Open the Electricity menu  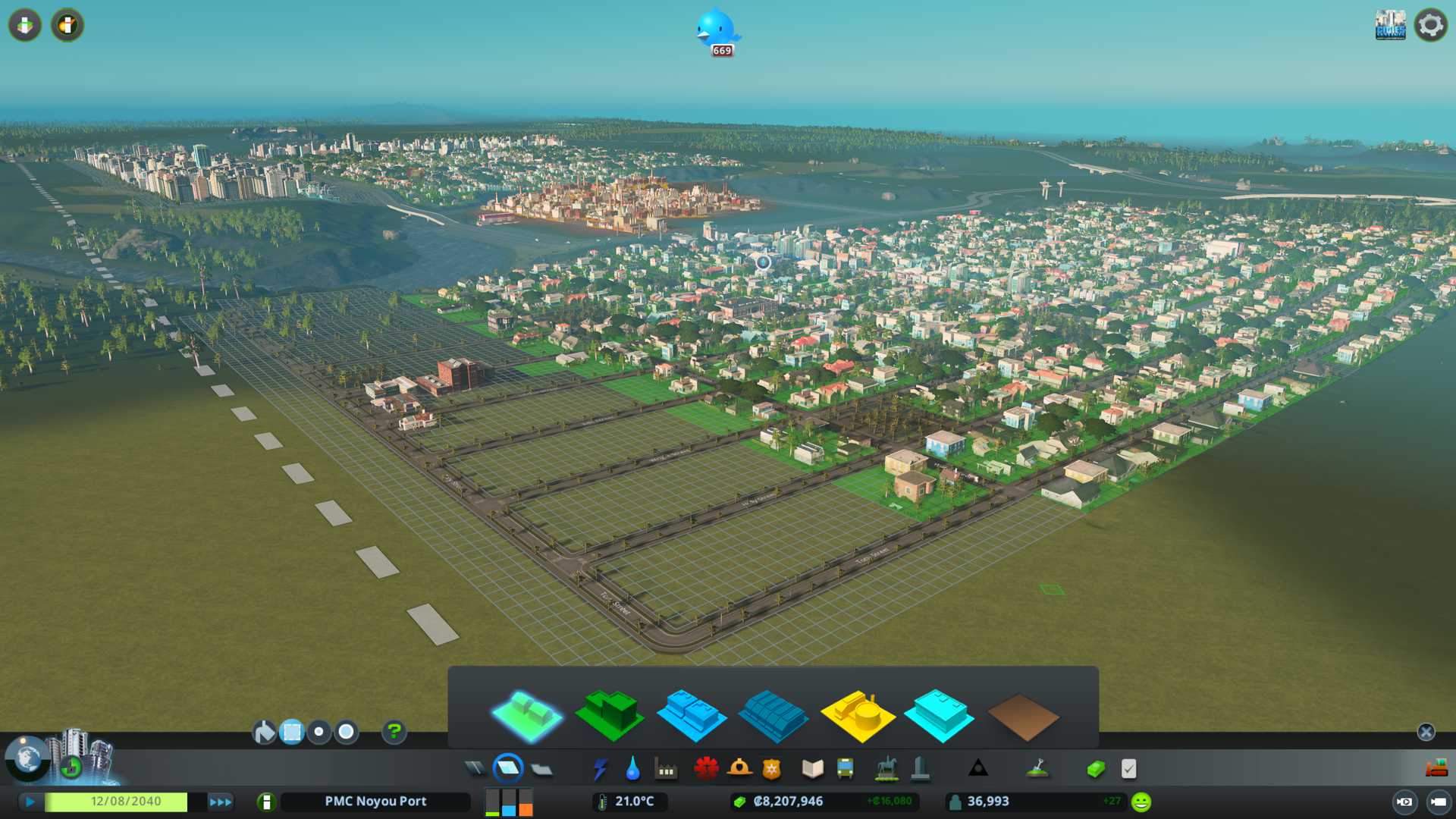click(600, 769)
